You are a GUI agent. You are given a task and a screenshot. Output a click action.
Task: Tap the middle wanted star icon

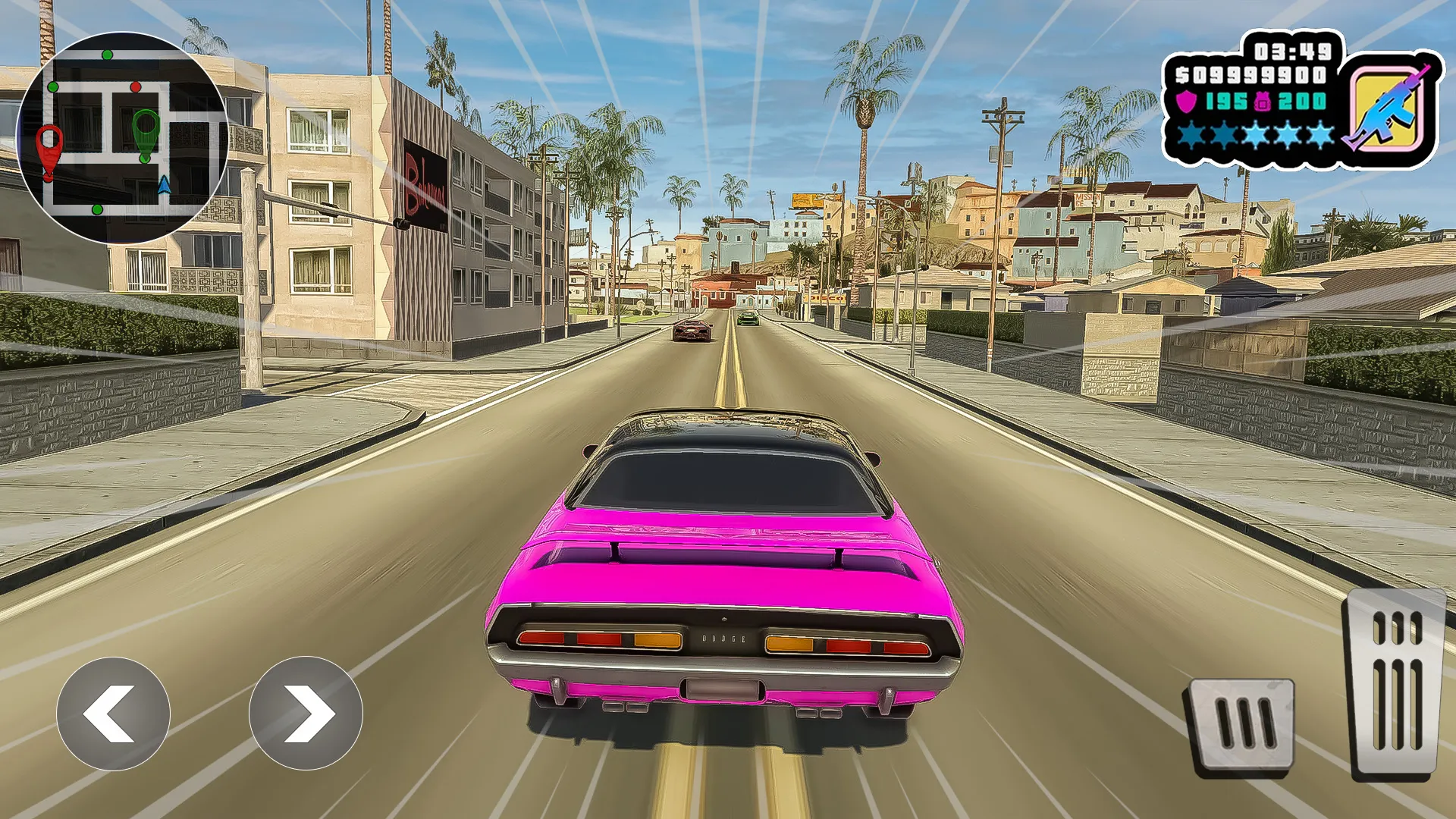1256,135
